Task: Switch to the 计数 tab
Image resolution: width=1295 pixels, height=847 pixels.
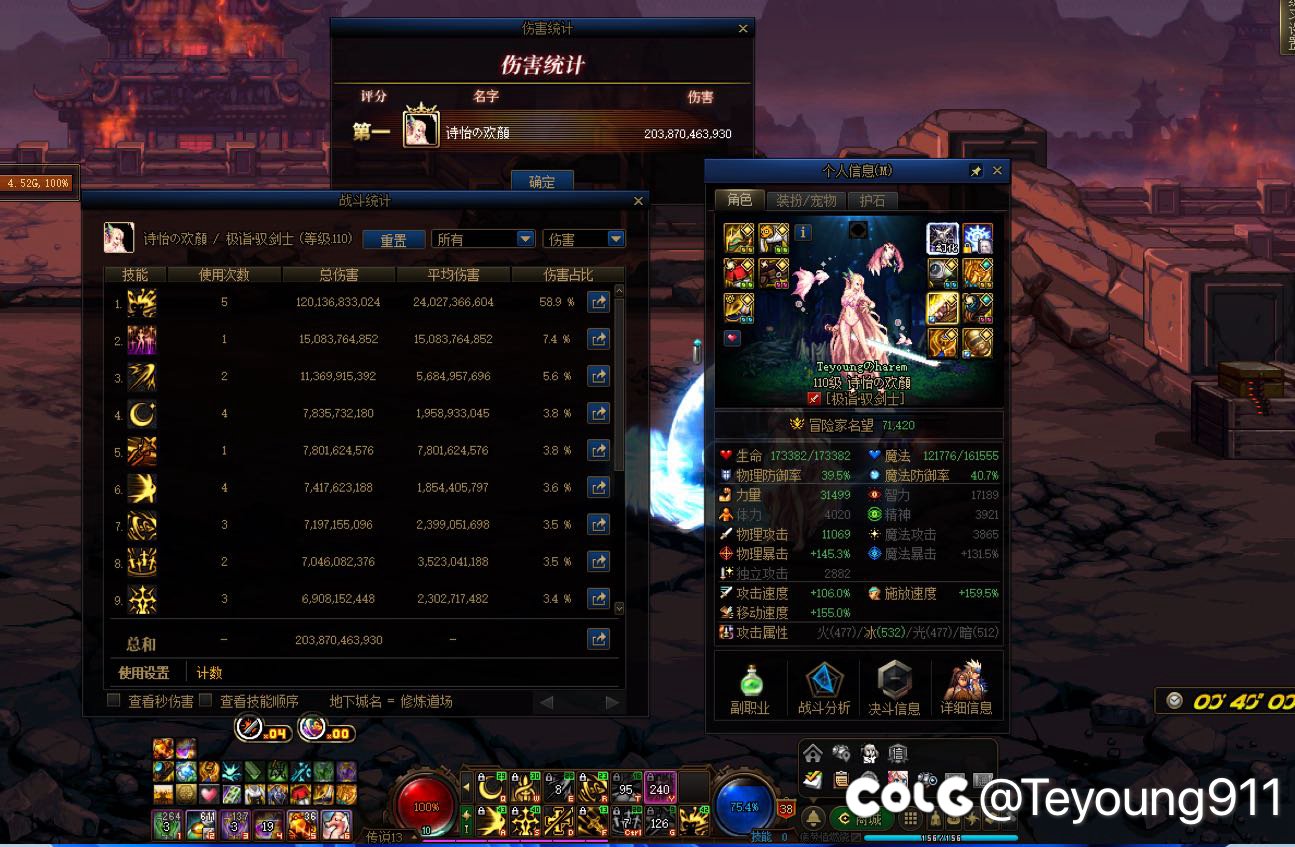Action: (209, 673)
